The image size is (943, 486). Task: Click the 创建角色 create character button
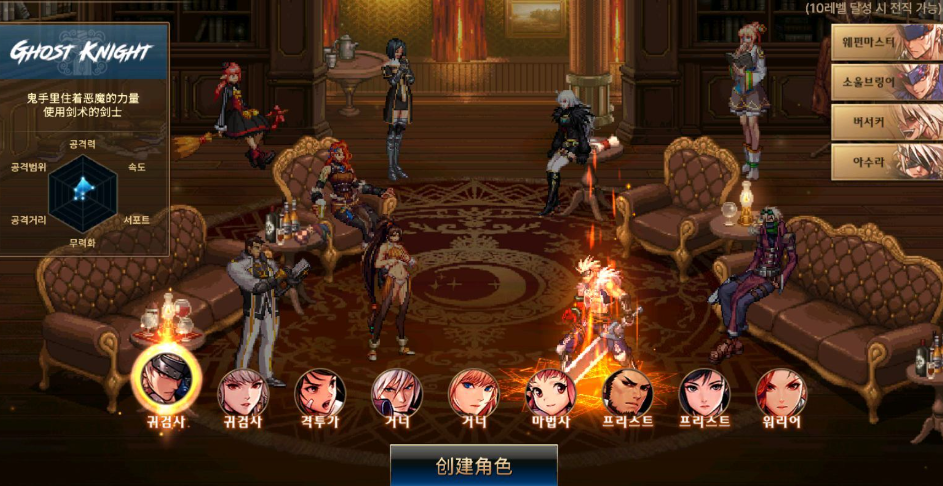click(x=473, y=466)
